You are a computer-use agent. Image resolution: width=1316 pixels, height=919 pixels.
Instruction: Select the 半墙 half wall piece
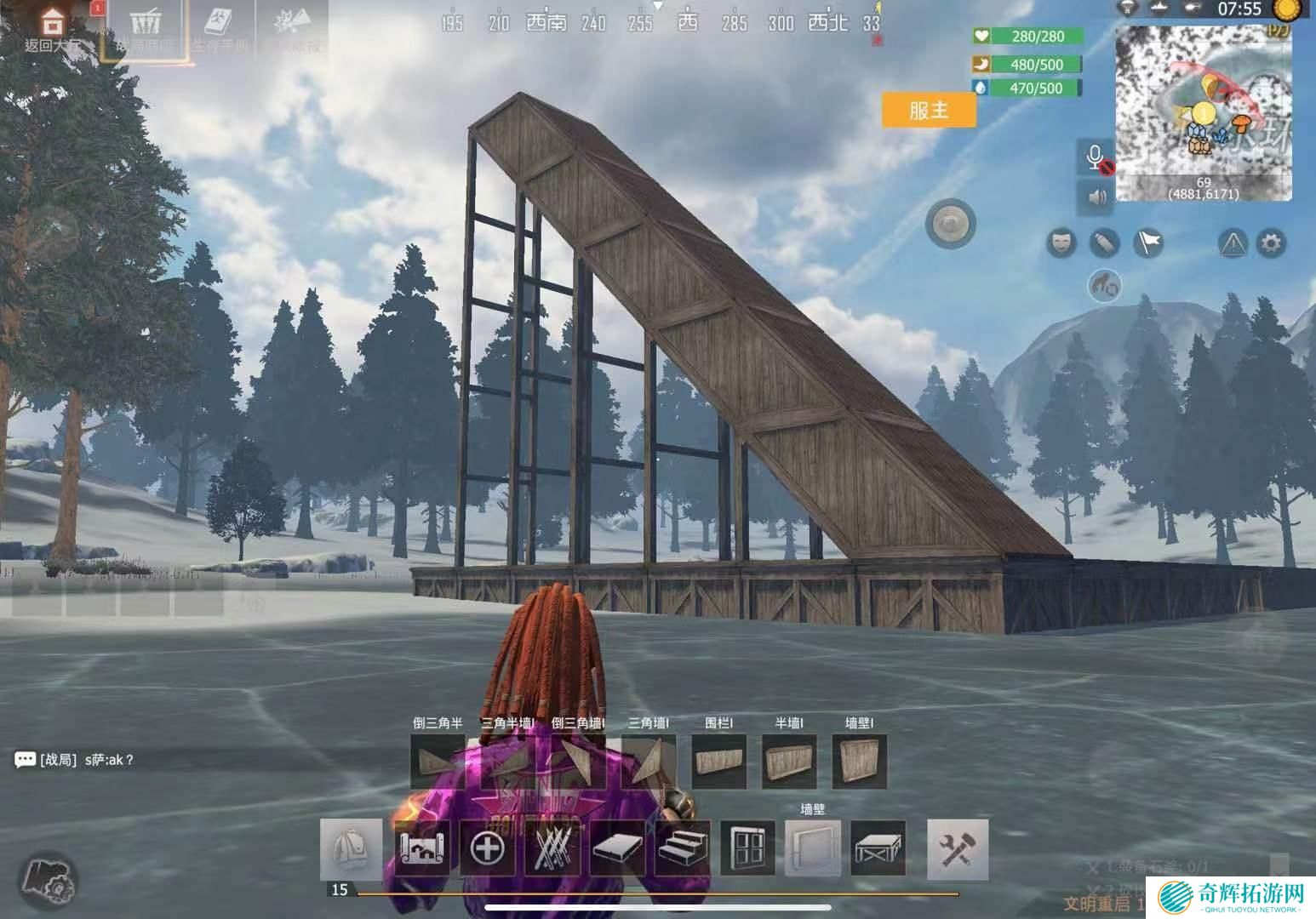[x=788, y=762]
